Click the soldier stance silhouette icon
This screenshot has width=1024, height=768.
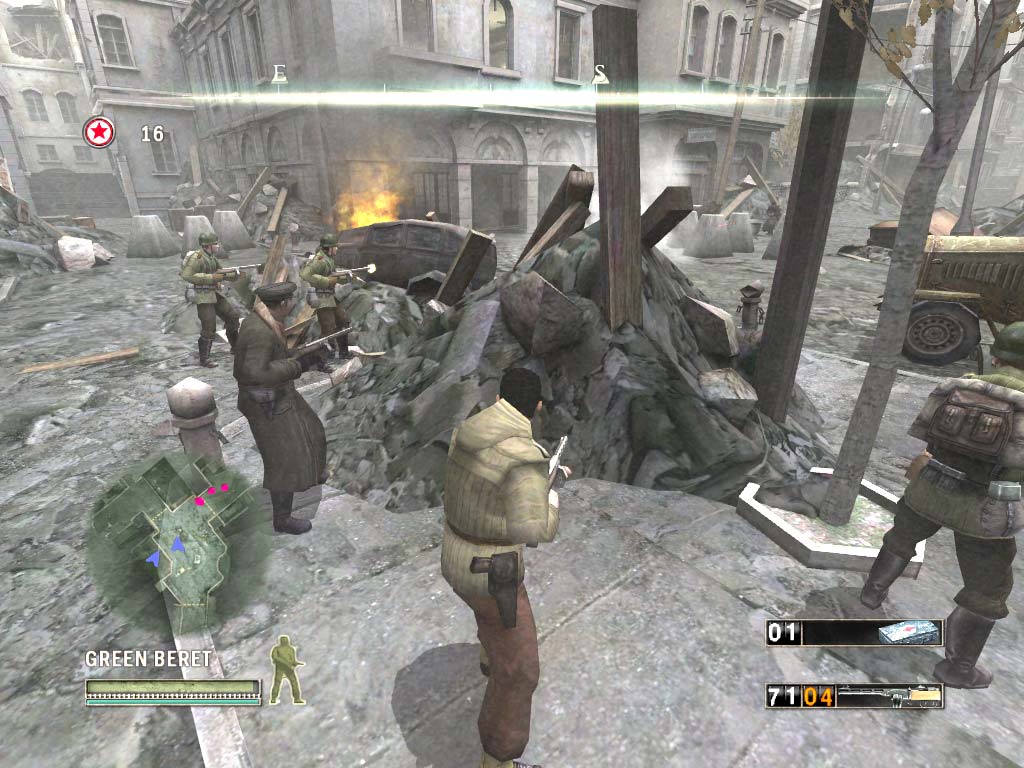(x=287, y=669)
